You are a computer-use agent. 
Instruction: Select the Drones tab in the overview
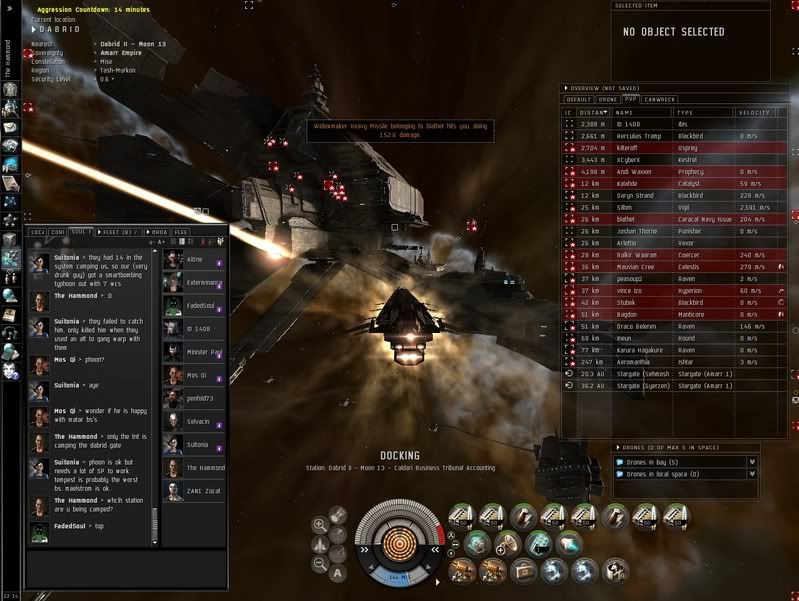click(606, 100)
